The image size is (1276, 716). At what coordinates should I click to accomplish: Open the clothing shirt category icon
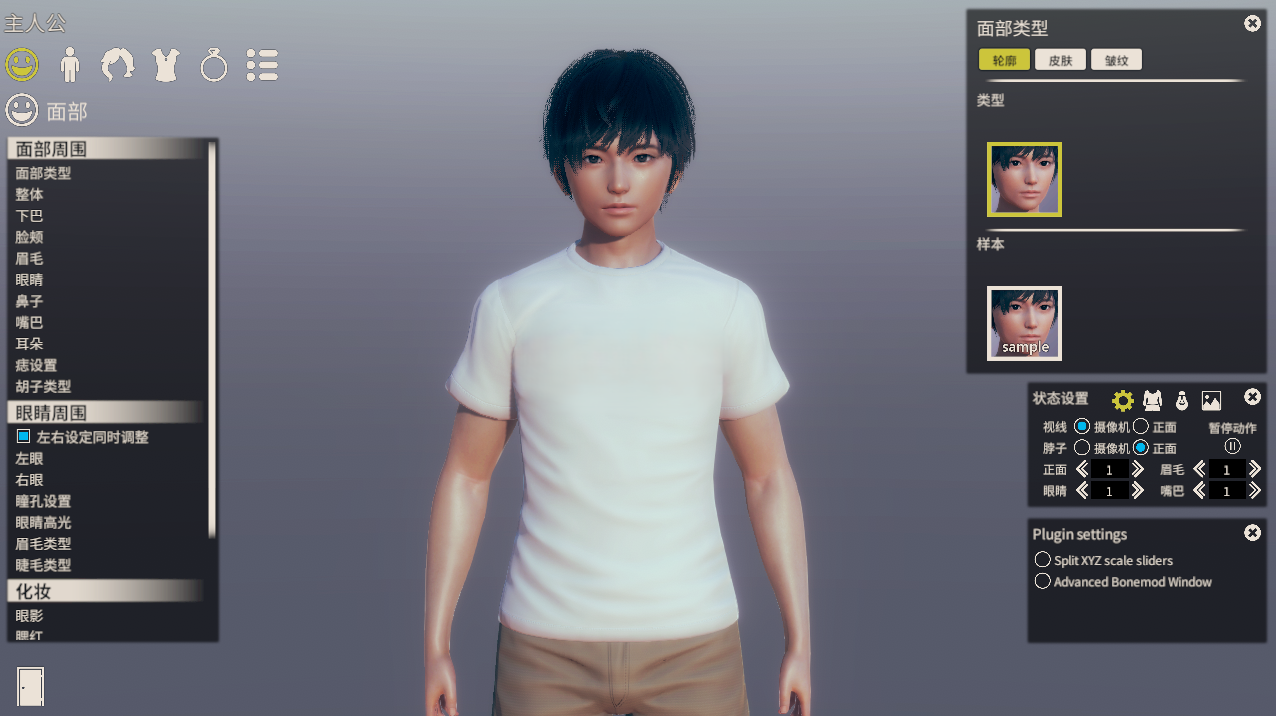tap(166, 65)
